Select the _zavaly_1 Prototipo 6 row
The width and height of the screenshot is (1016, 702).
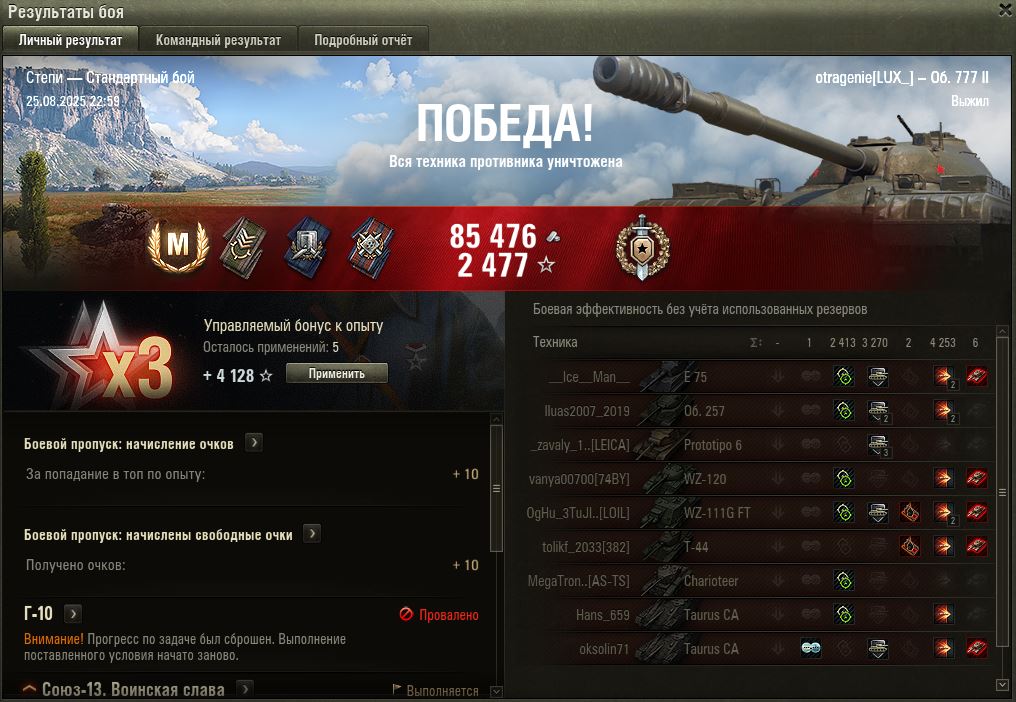point(700,445)
